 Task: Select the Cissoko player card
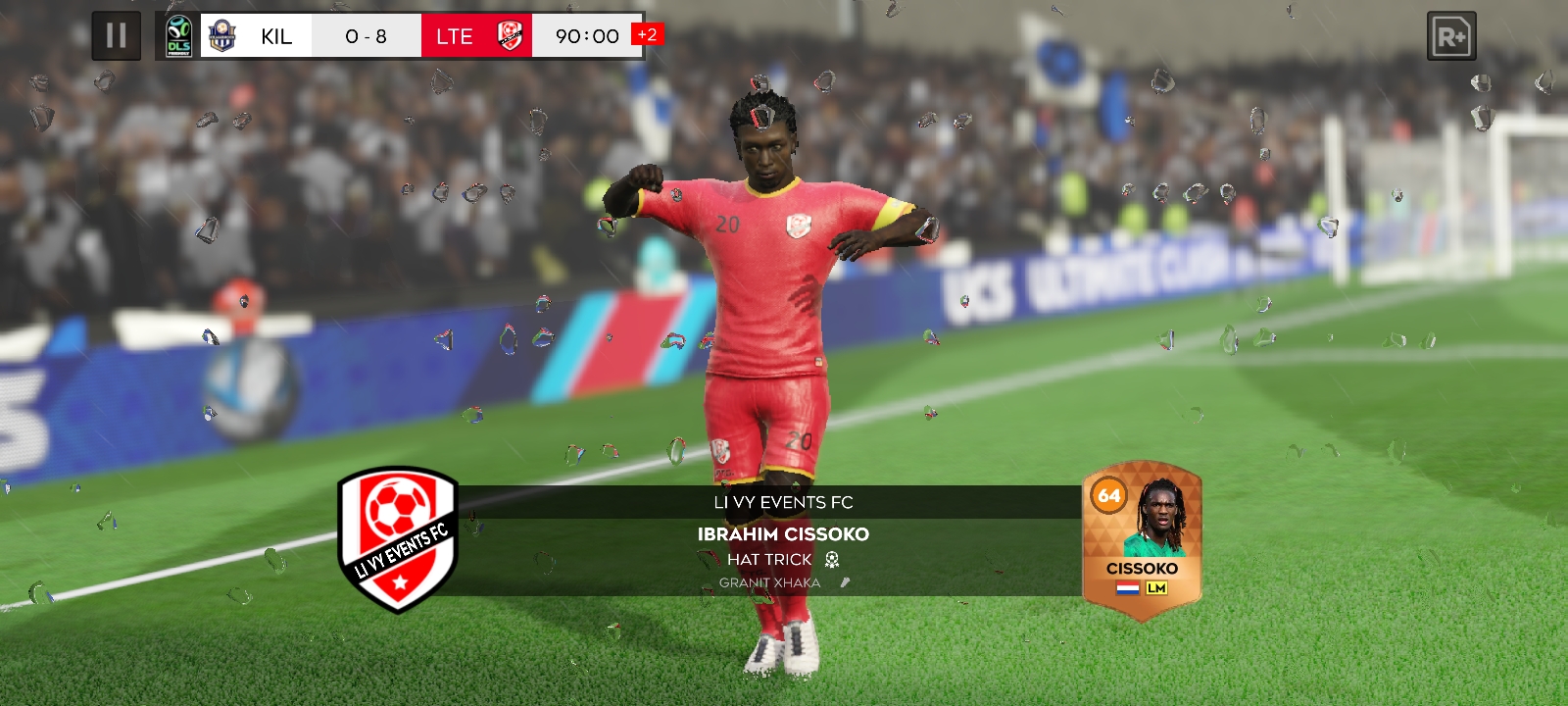coord(1142,540)
